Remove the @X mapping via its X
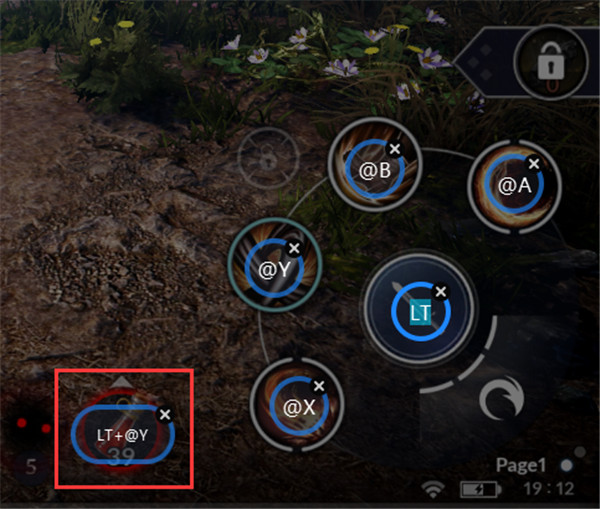Screen dimensions: 600x509 pos(319,385)
